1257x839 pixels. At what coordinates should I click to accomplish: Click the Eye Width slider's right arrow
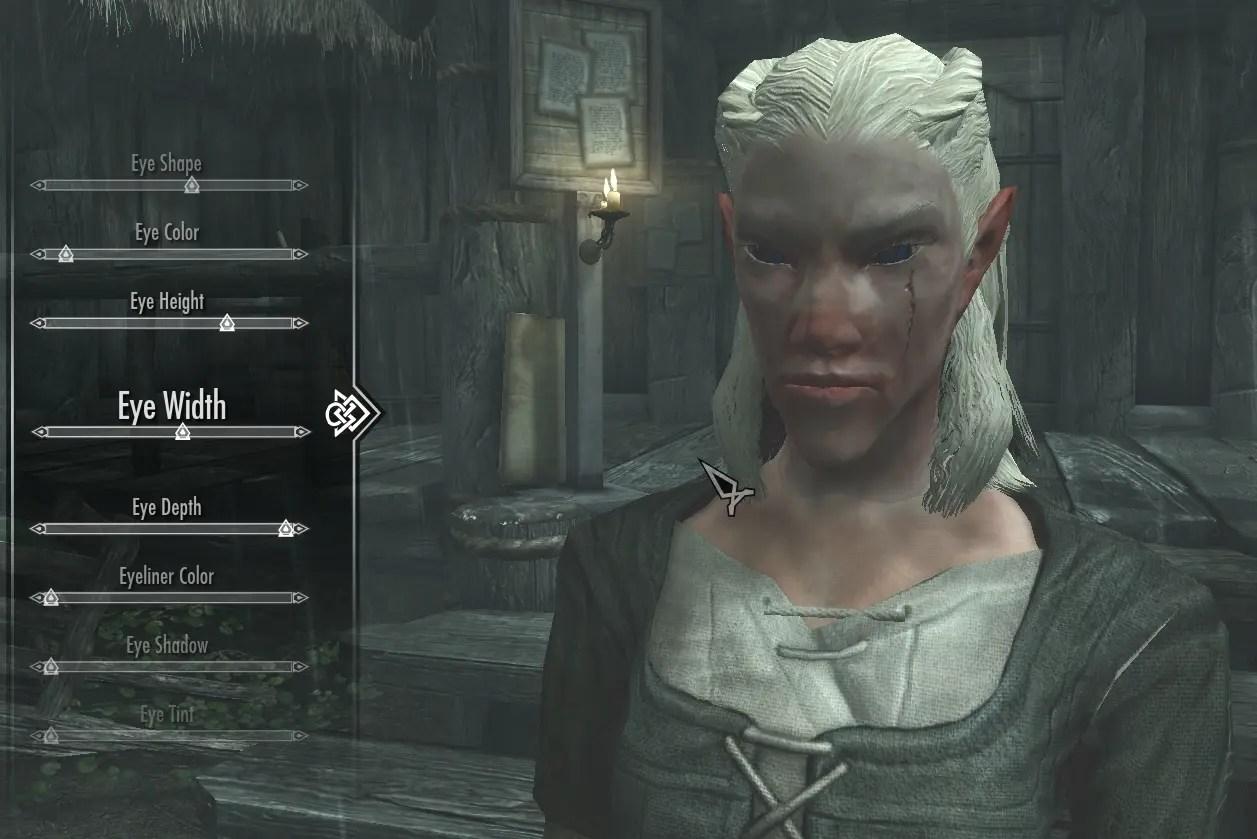(x=301, y=432)
